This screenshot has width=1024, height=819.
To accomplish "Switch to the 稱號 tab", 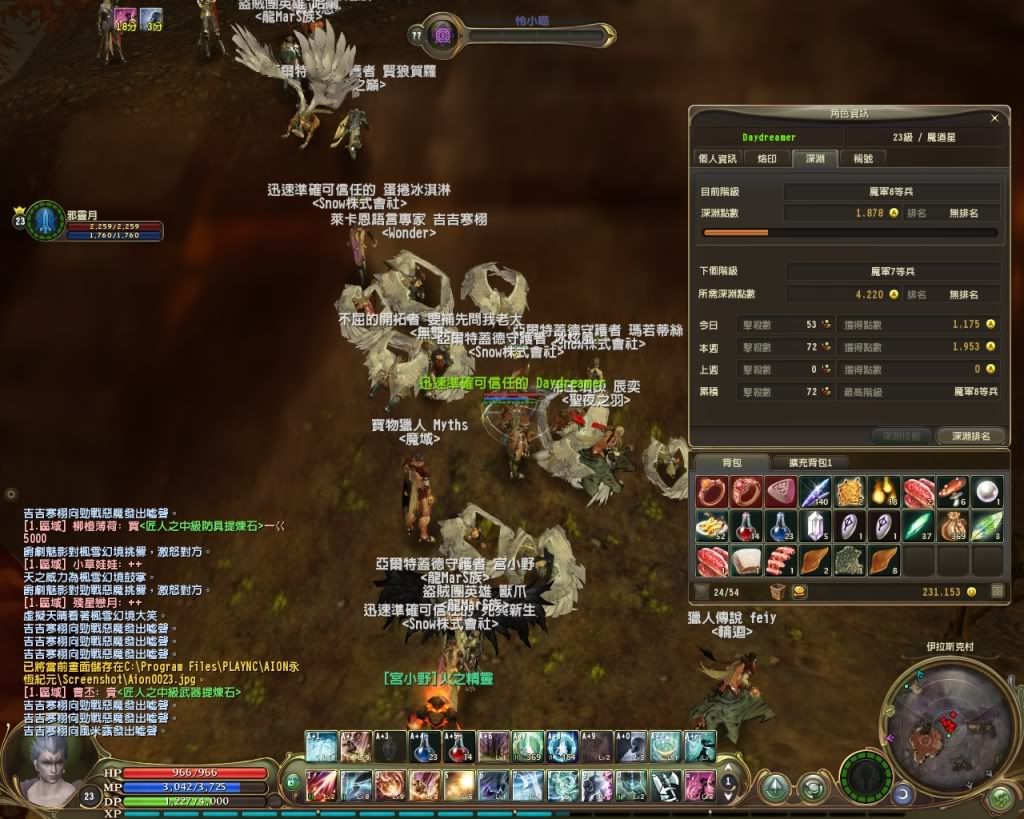I will [x=862, y=158].
